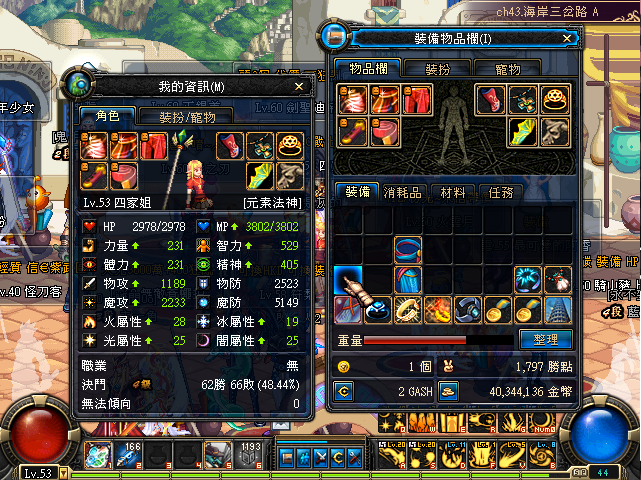Select the 物品欄 tab
This screenshot has height=480, width=641.
[368, 70]
